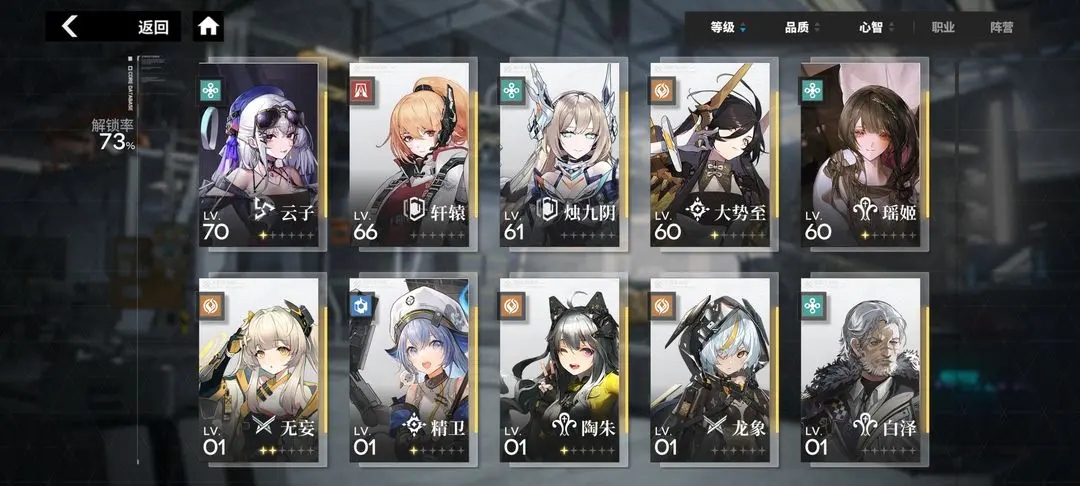Sort characters by 等级 level
This screenshot has width=1080, height=486.
tap(727, 27)
